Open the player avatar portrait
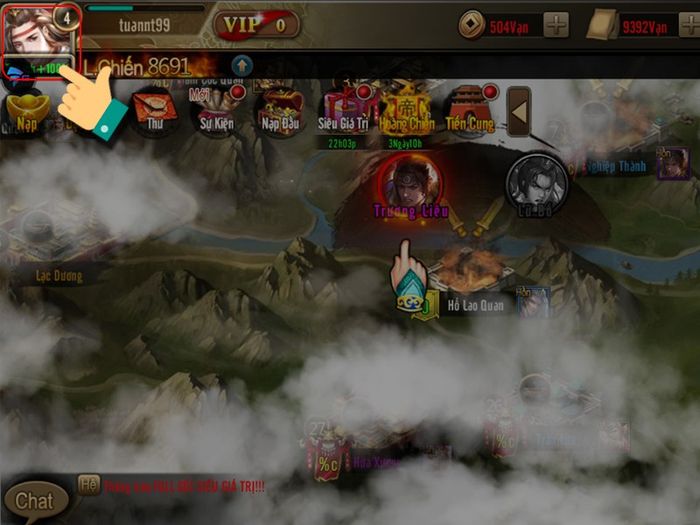Image resolution: width=700 pixels, height=525 pixels. click(38, 30)
